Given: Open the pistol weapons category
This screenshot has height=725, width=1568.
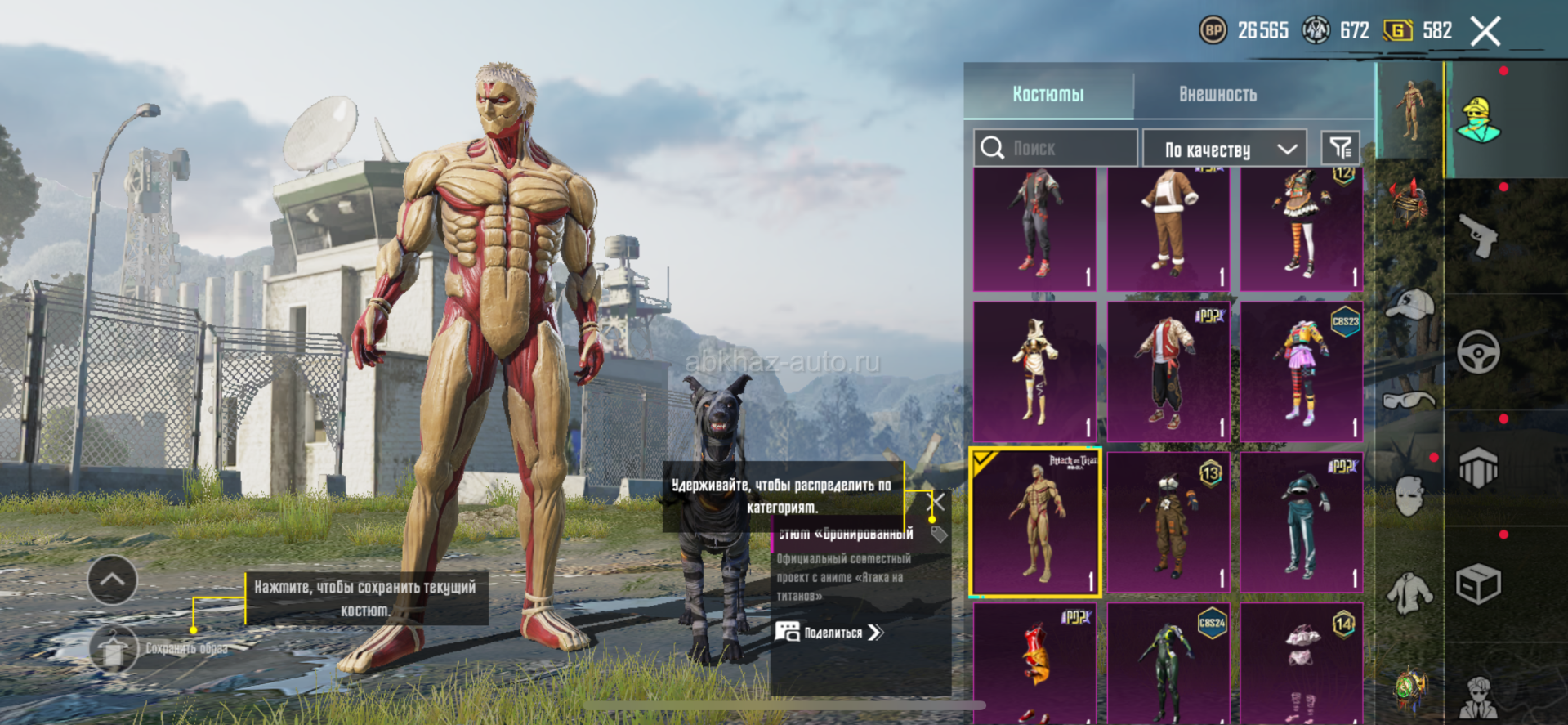Looking at the screenshot, I should click(x=1479, y=236).
